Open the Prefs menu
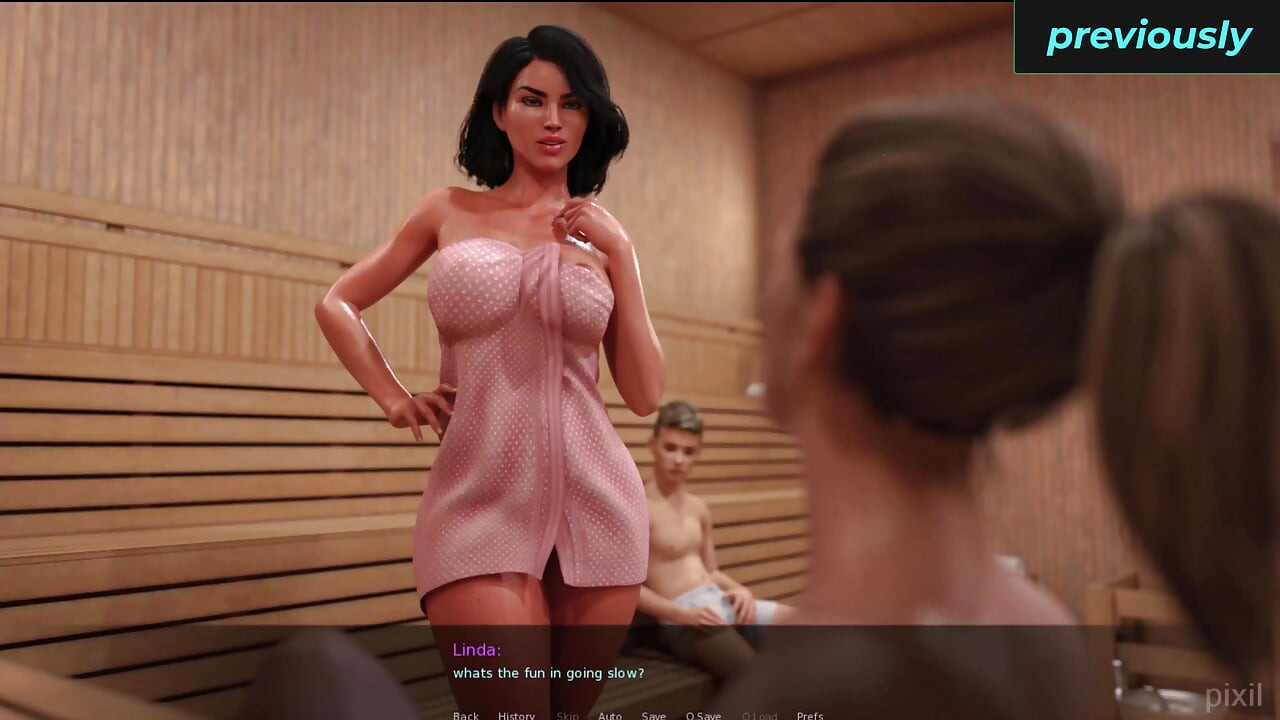The image size is (1280, 720). coord(810,715)
